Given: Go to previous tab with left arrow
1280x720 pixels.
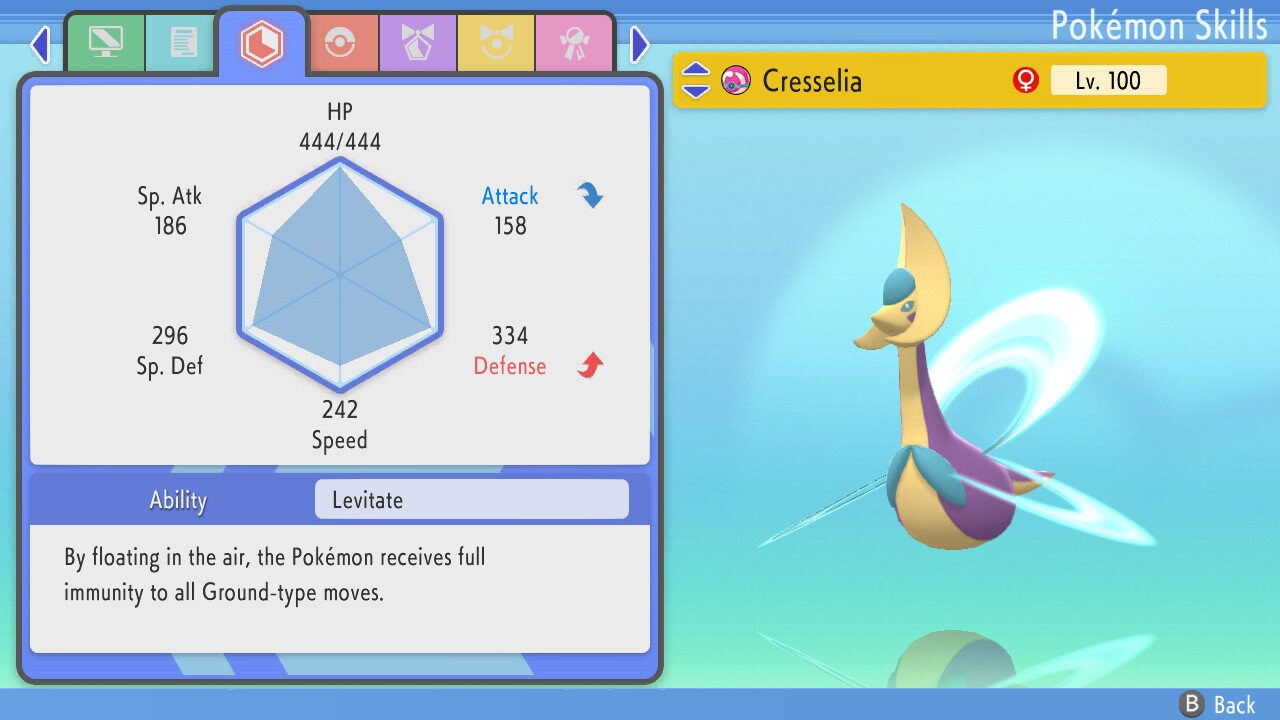Looking at the screenshot, I should click(x=40, y=44).
